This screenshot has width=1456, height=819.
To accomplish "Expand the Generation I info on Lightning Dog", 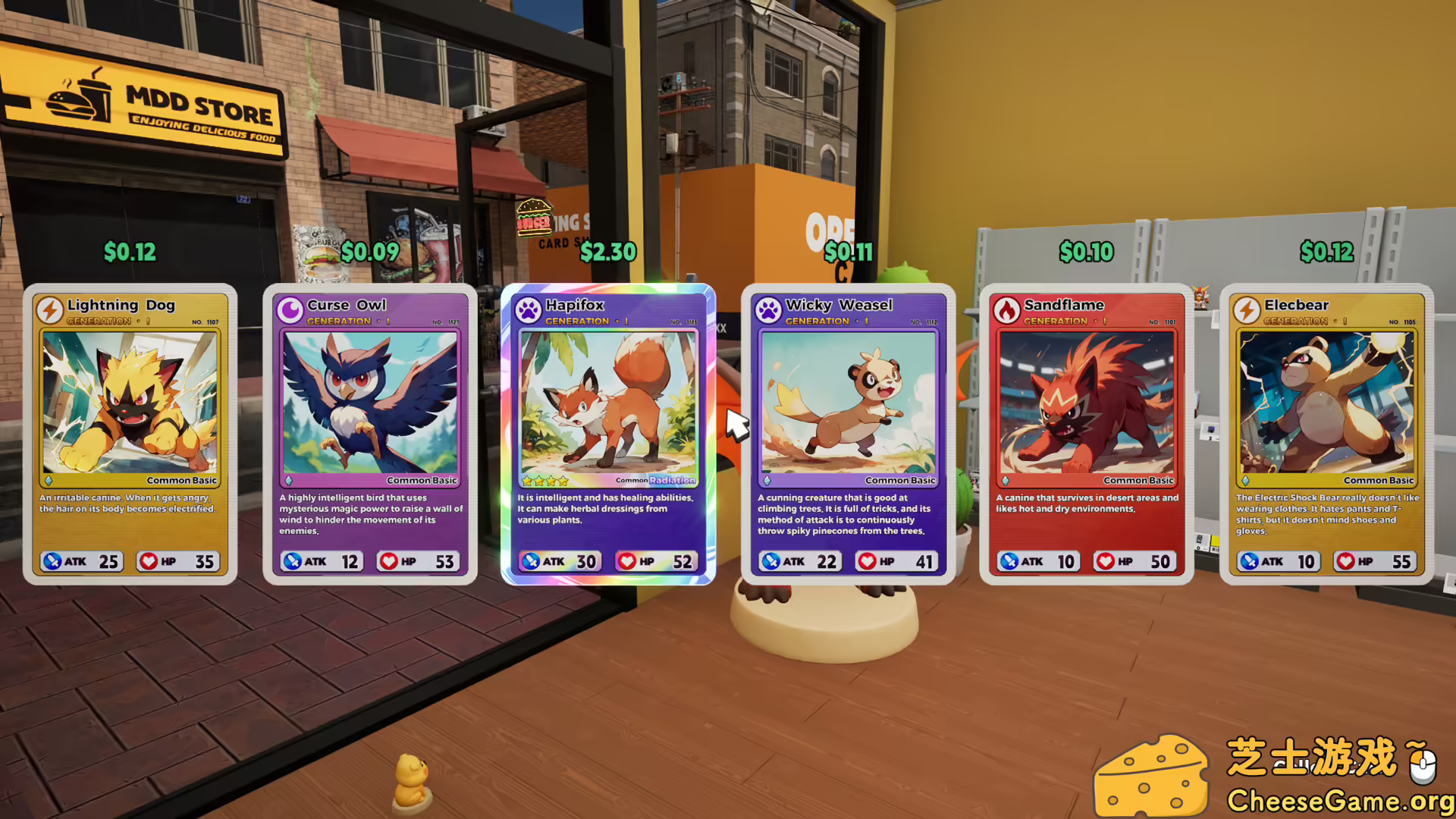I will [98, 321].
